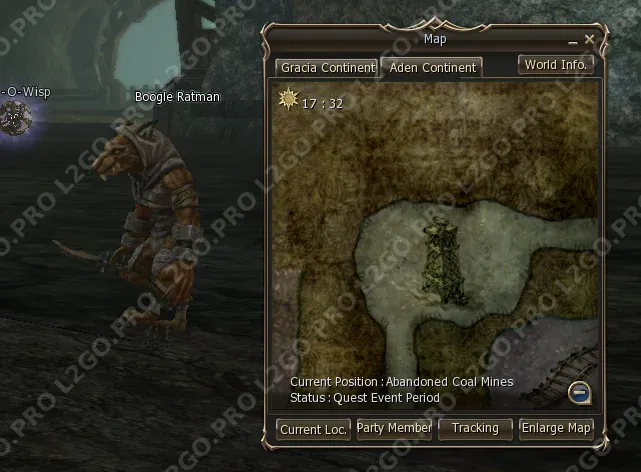
Task: Minimize the Map window
Action: point(573,41)
